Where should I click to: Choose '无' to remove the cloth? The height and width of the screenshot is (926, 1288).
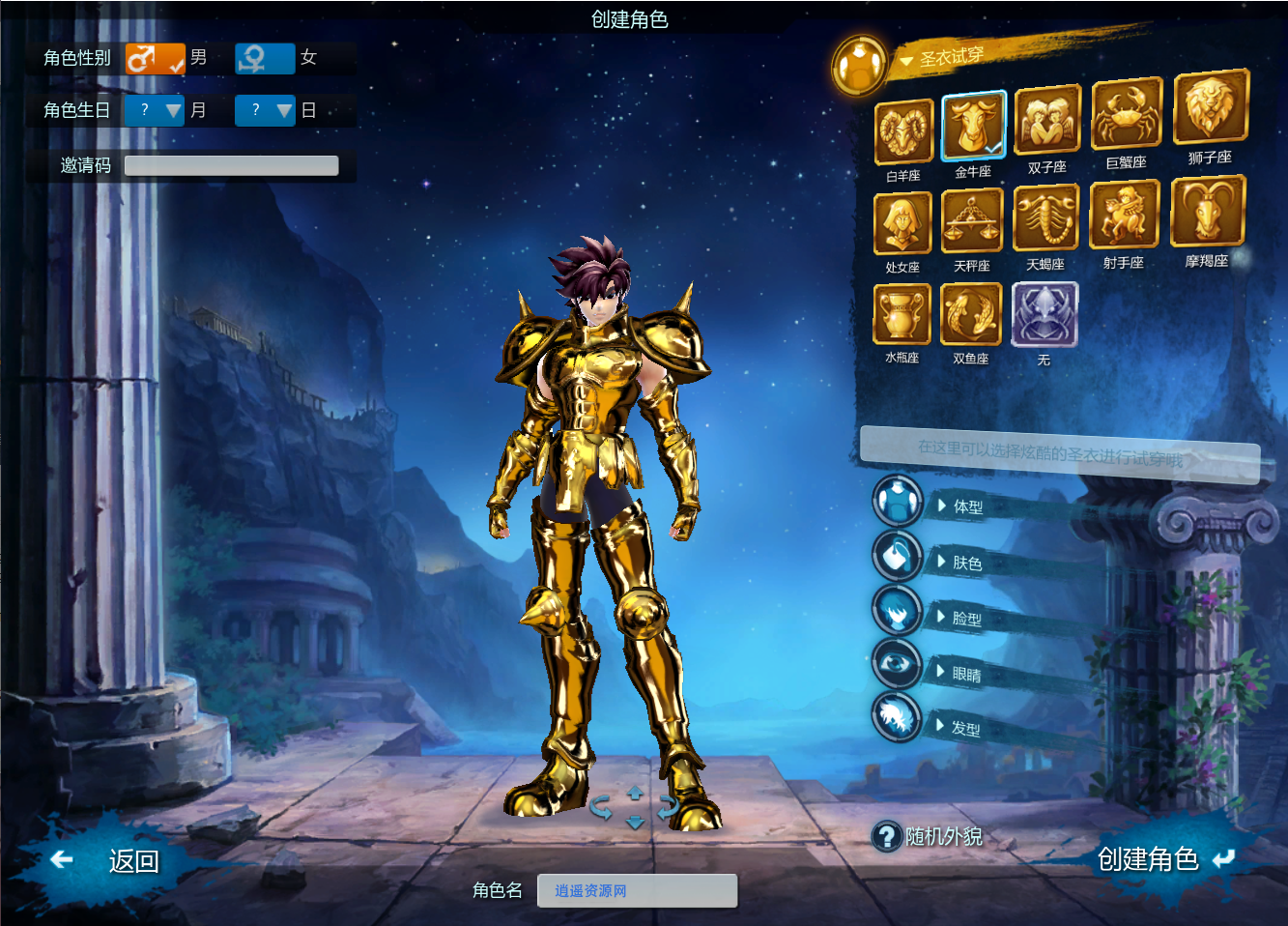tap(1044, 316)
